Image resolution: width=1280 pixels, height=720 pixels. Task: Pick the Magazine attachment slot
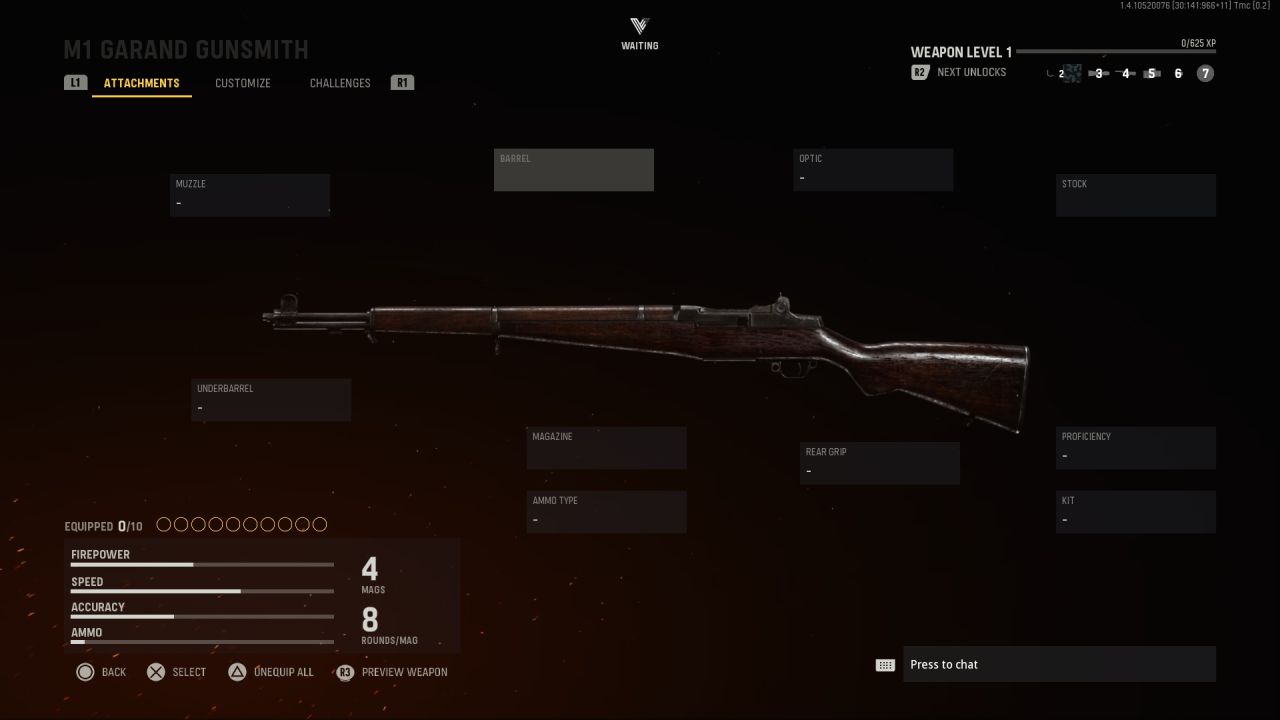point(607,448)
